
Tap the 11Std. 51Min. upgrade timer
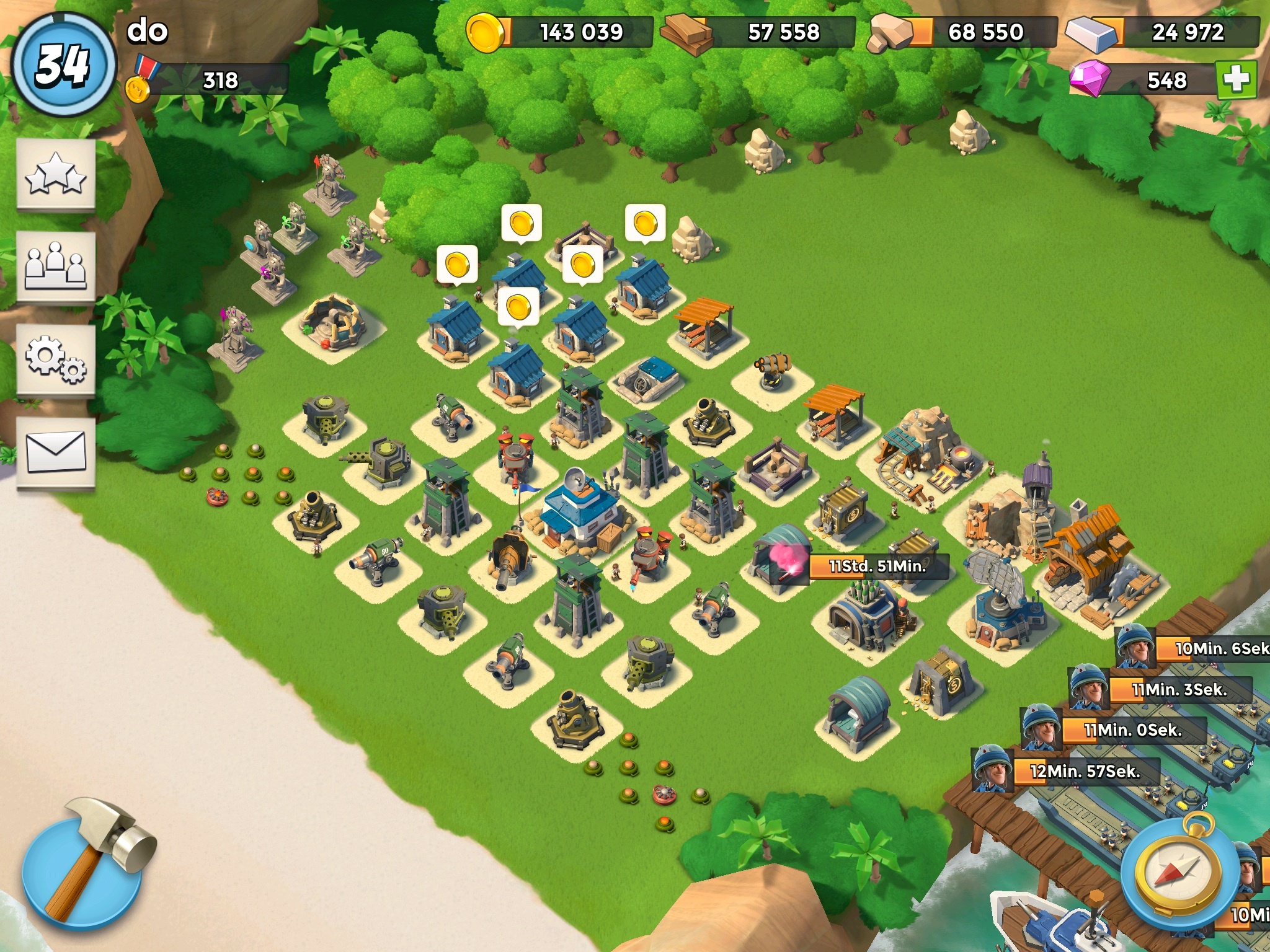[877, 566]
